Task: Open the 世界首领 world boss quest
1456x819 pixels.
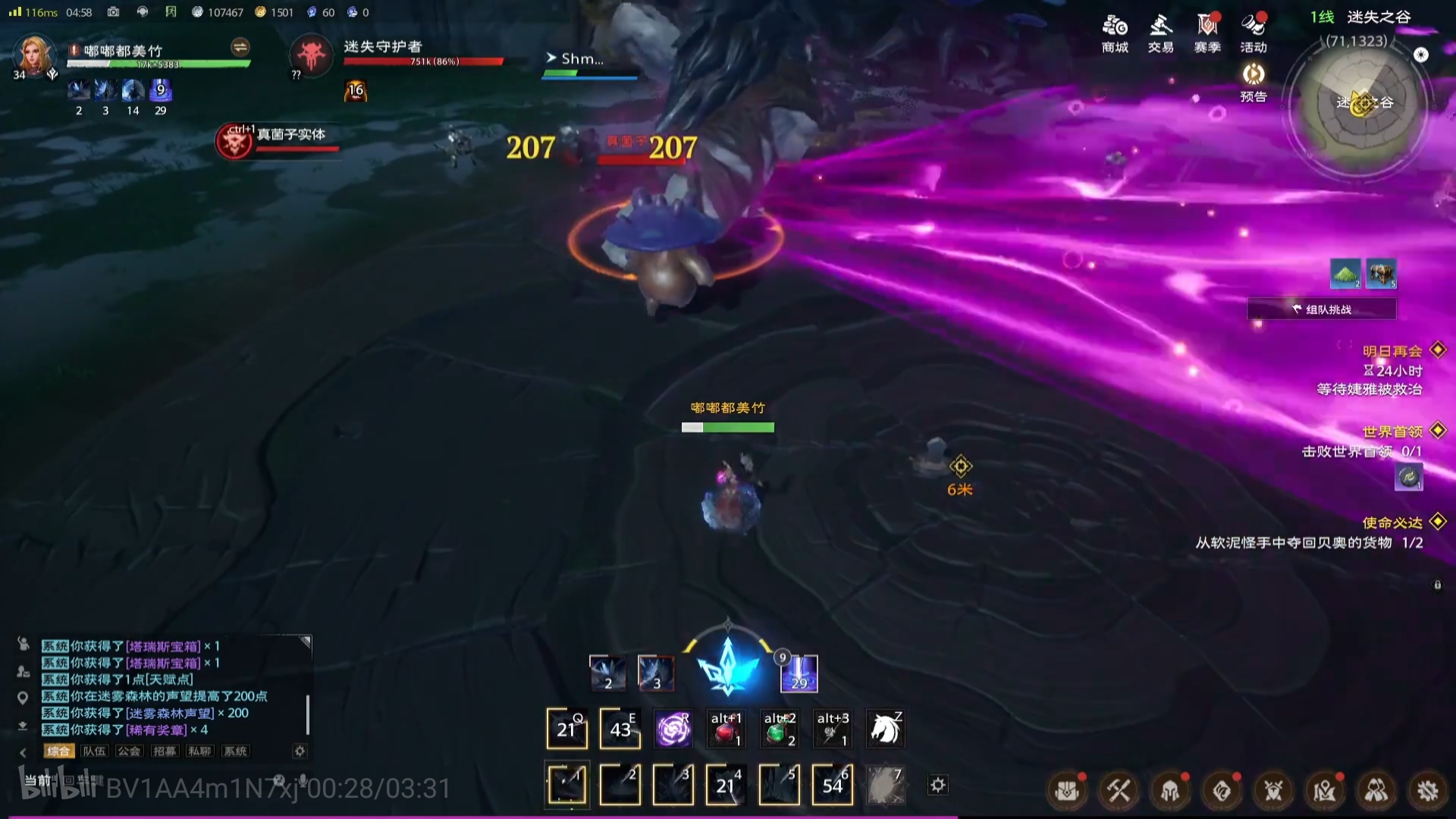Action: click(1392, 432)
